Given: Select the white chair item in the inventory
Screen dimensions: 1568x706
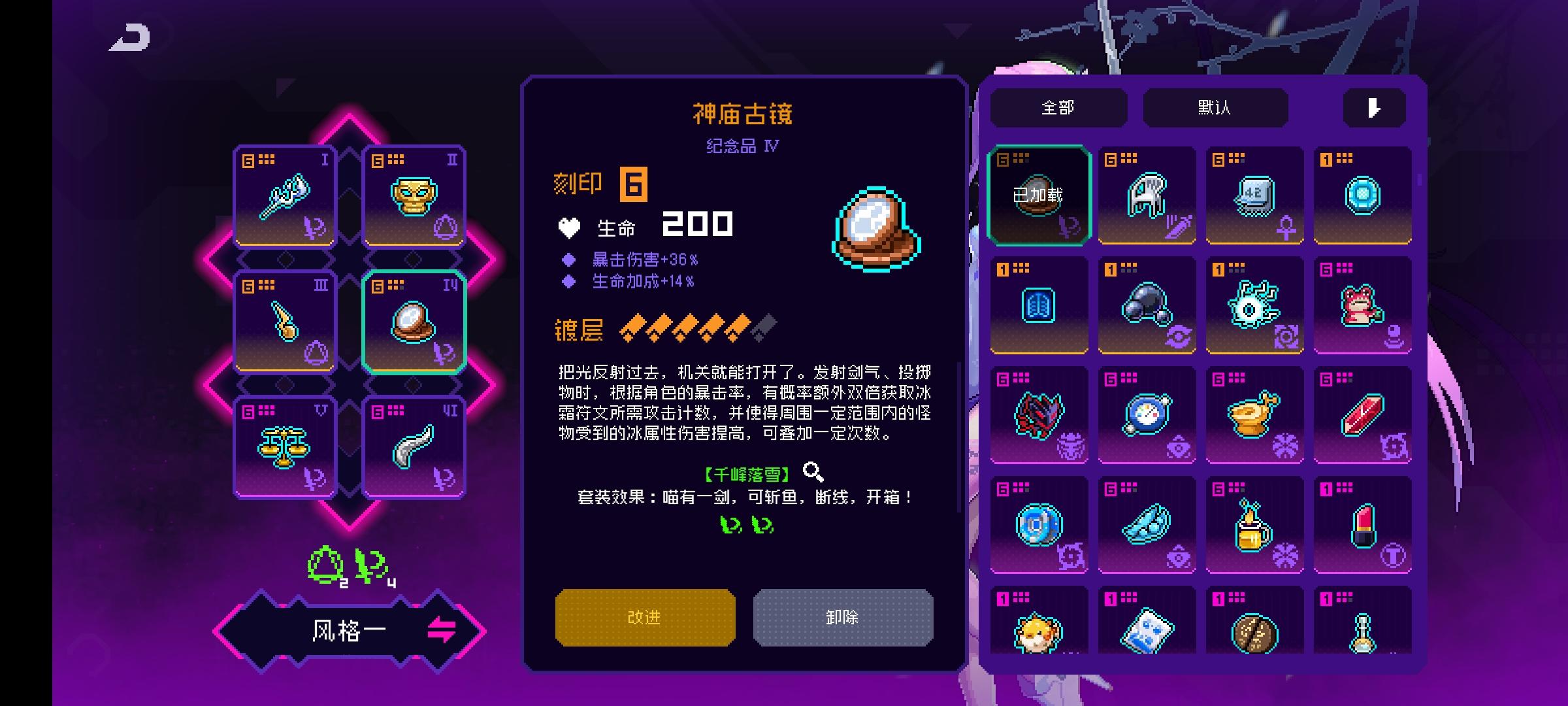Looking at the screenshot, I should click(x=1147, y=195).
